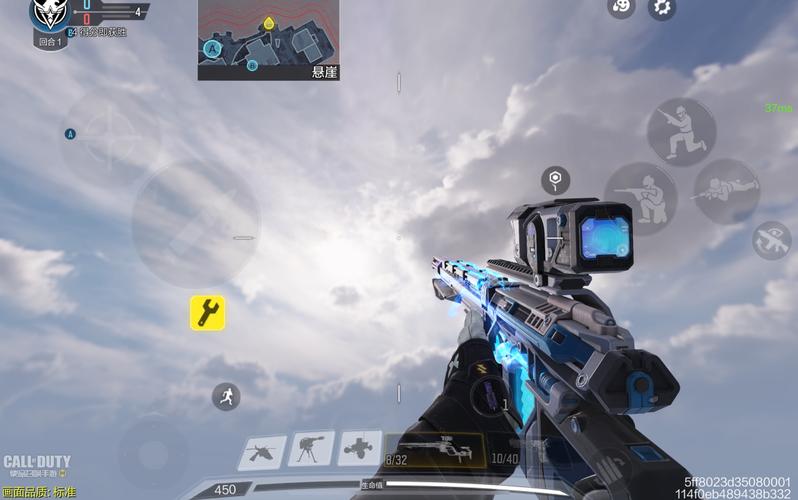The height and width of the screenshot is (500, 798).
Task: Open the emote face icon
Action: point(621,8)
